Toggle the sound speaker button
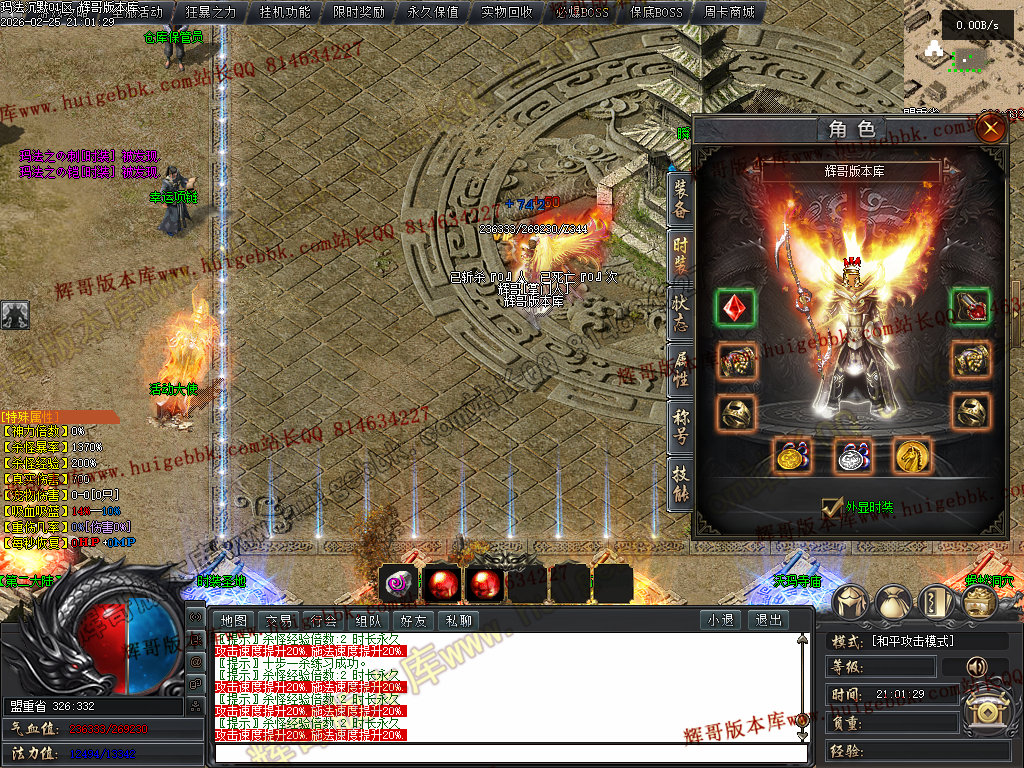This screenshot has width=1024, height=768. (974, 666)
